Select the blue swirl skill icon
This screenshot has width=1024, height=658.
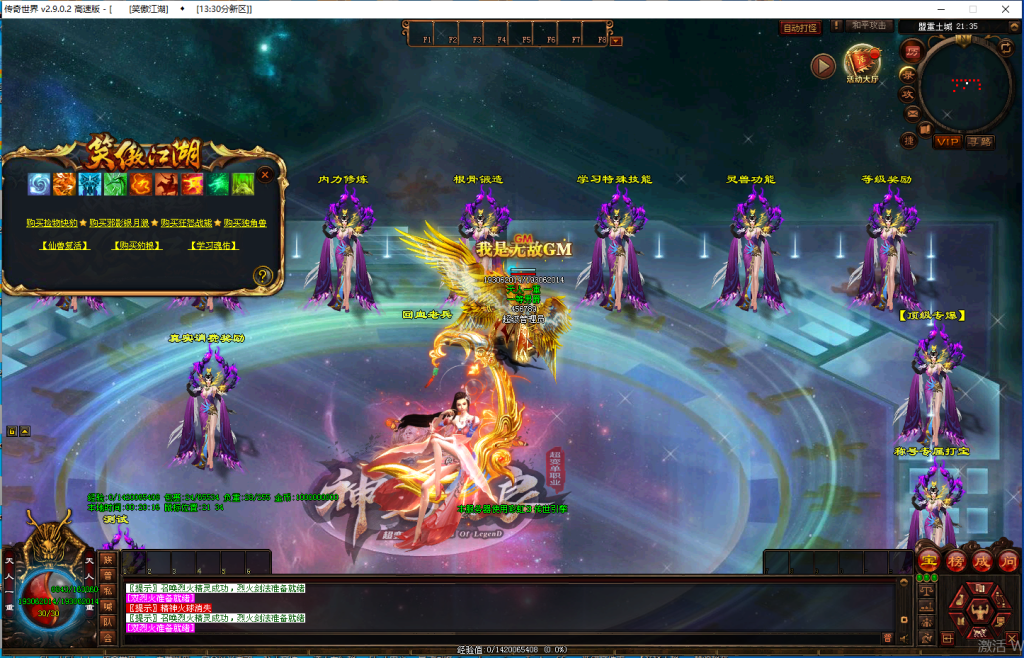[39, 184]
